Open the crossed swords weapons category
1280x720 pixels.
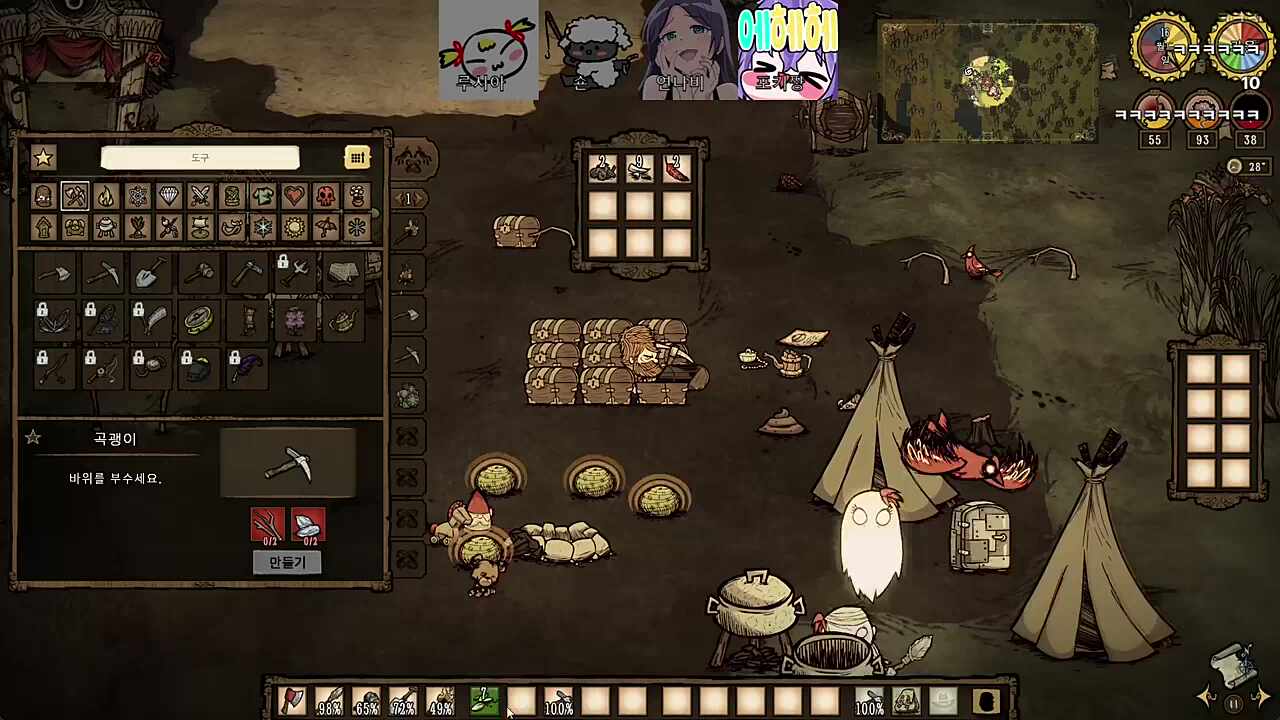click(200, 196)
